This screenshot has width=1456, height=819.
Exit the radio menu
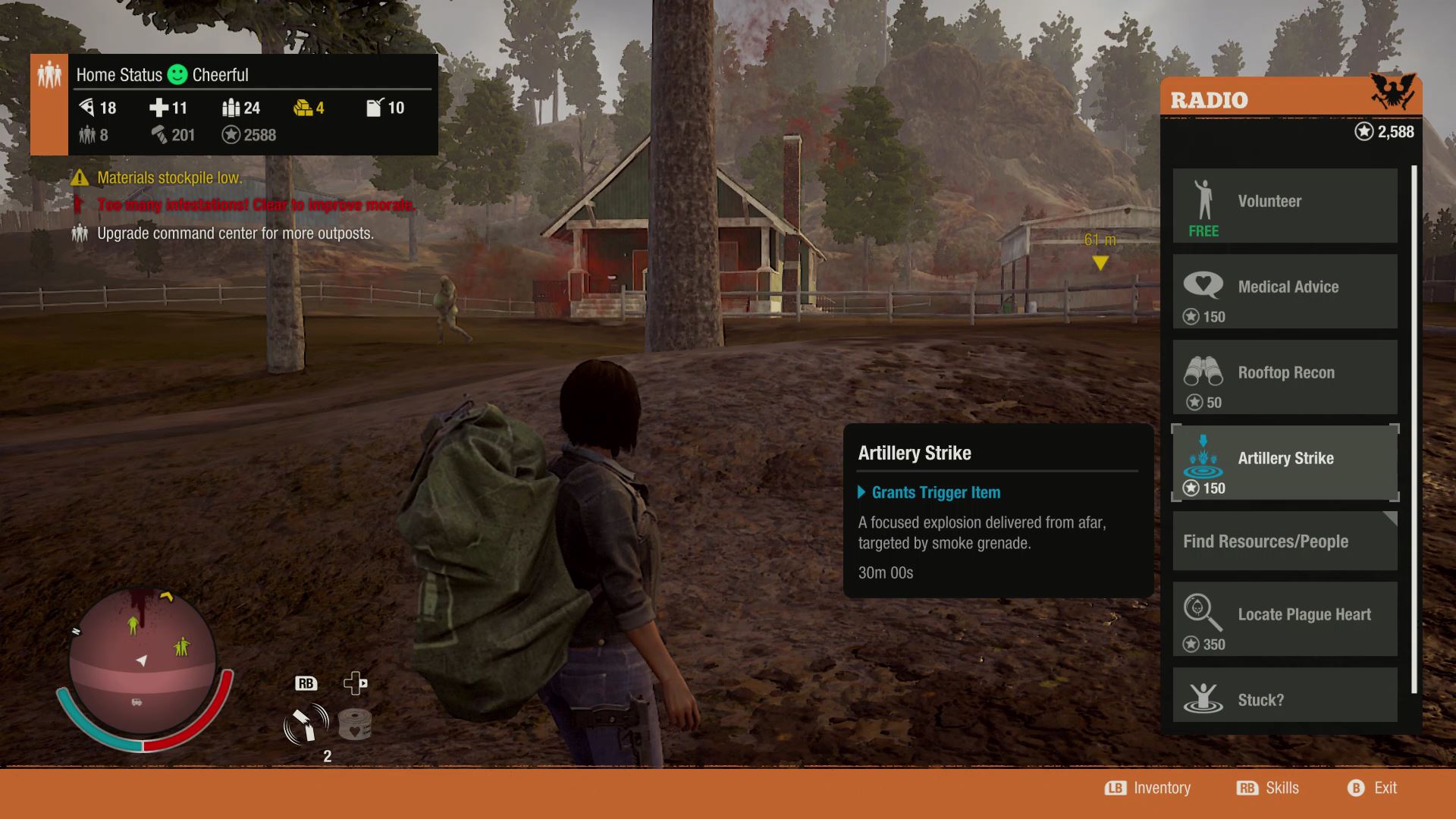point(1373,788)
